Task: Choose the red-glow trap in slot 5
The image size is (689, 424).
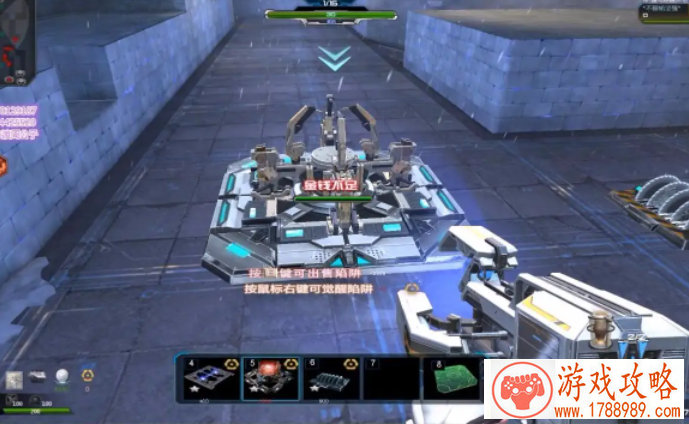Action: (268, 378)
